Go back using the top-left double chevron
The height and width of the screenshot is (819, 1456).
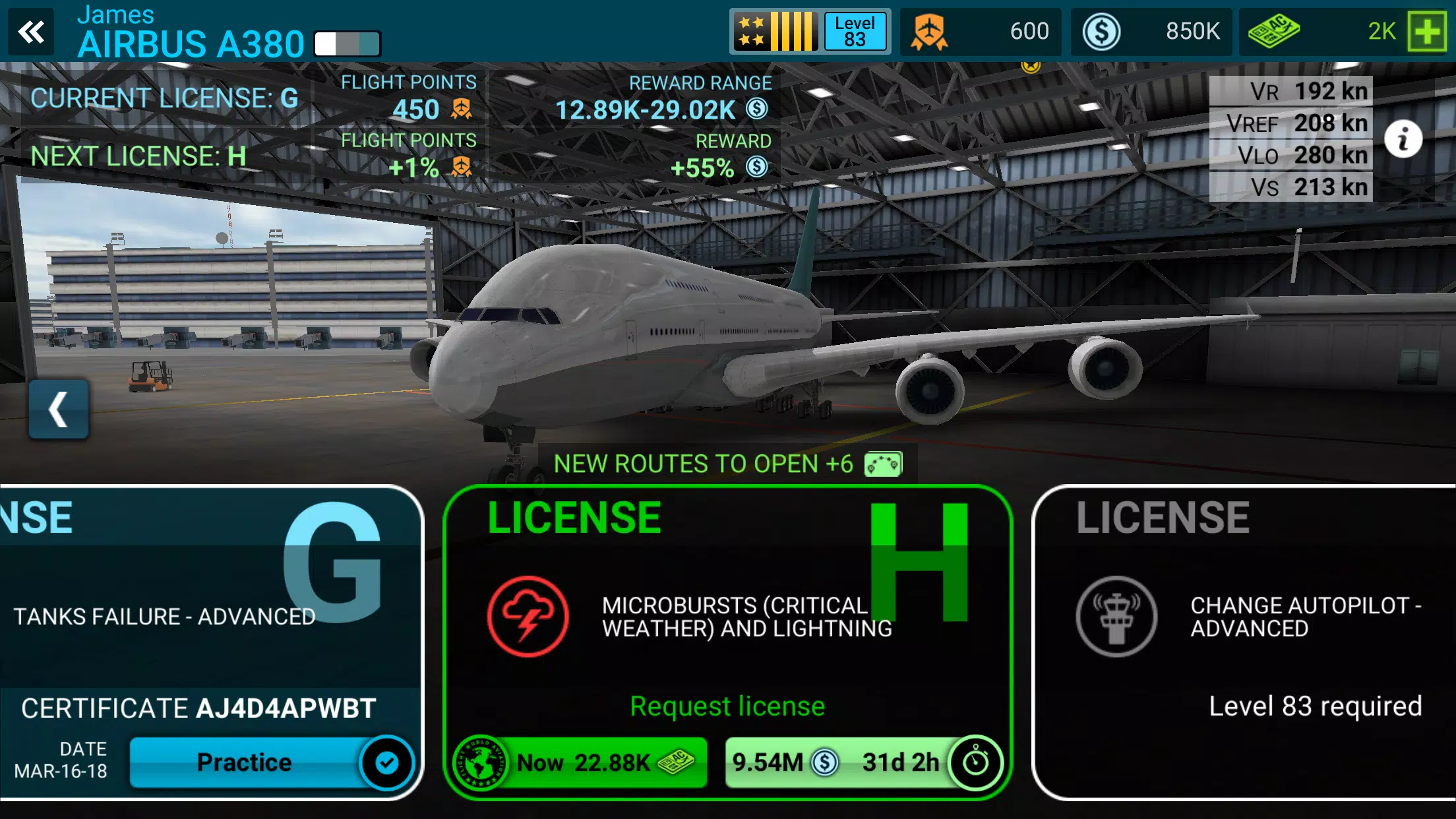31,31
